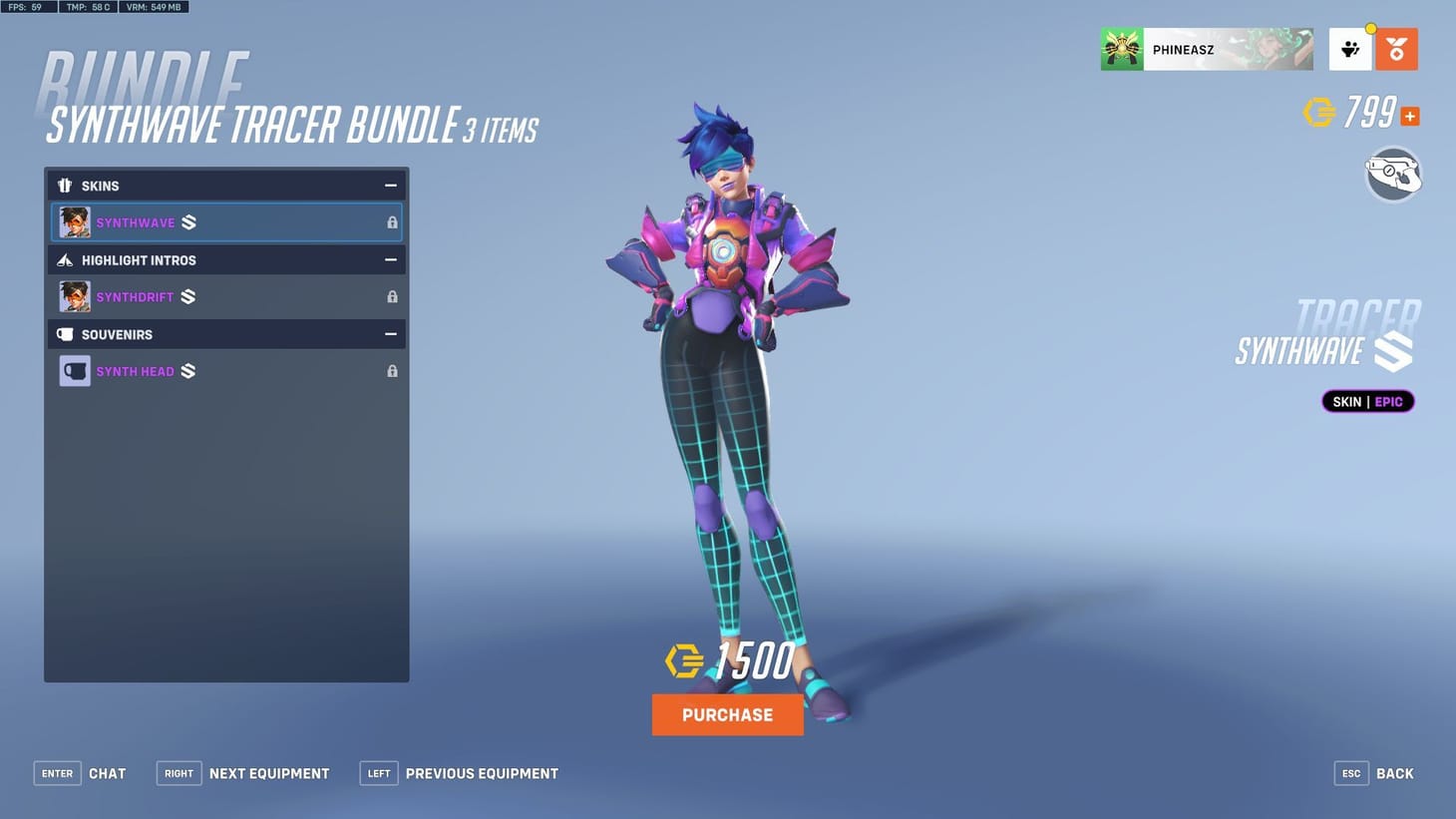This screenshot has height=819, width=1456.
Task: Click the group finder silhouette icon
Action: tap(1350, 48)
